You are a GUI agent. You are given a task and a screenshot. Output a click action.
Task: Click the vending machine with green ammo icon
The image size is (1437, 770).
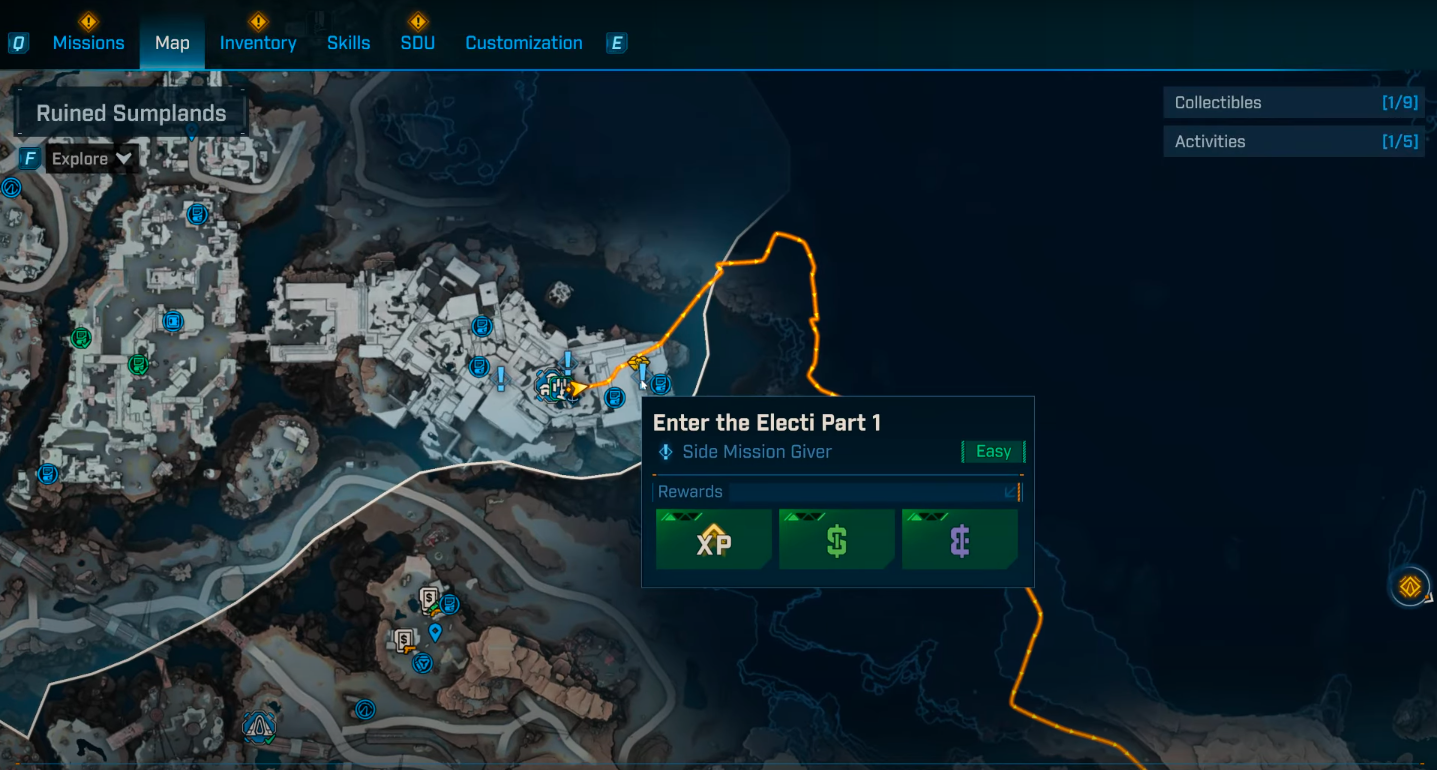(431, 600)
